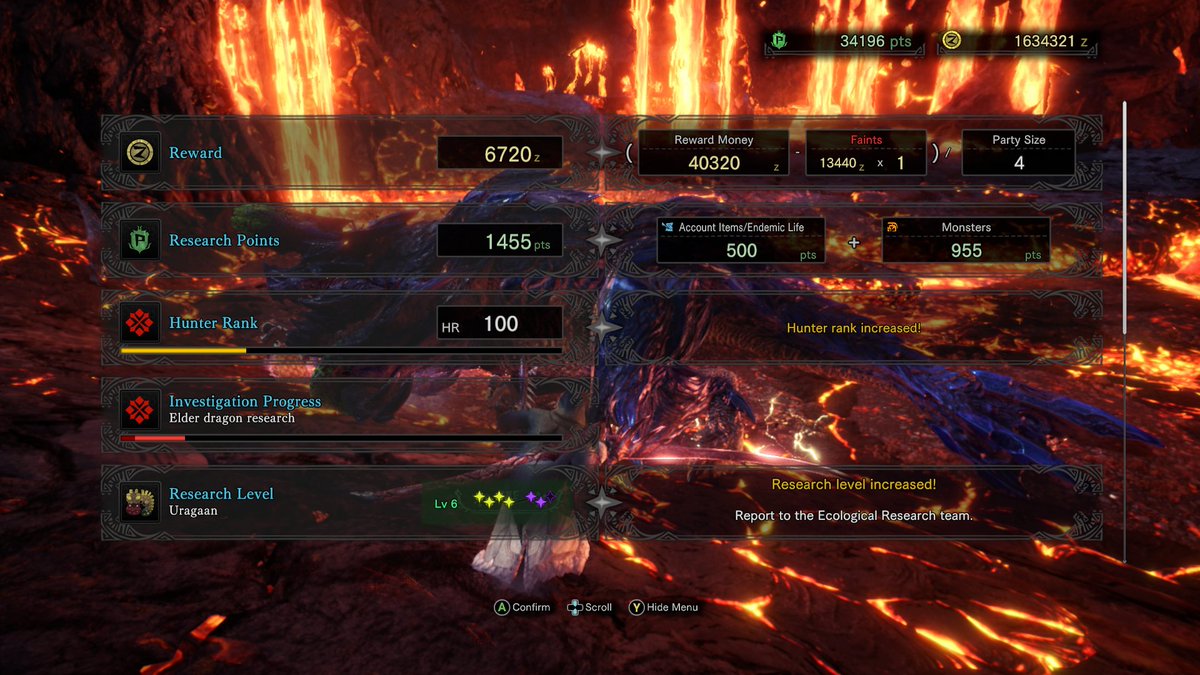The height and width of the screenshot is (675, 1200).
Task: Click the results list vertical scrollbar
Action: (x=1125, y=218)
